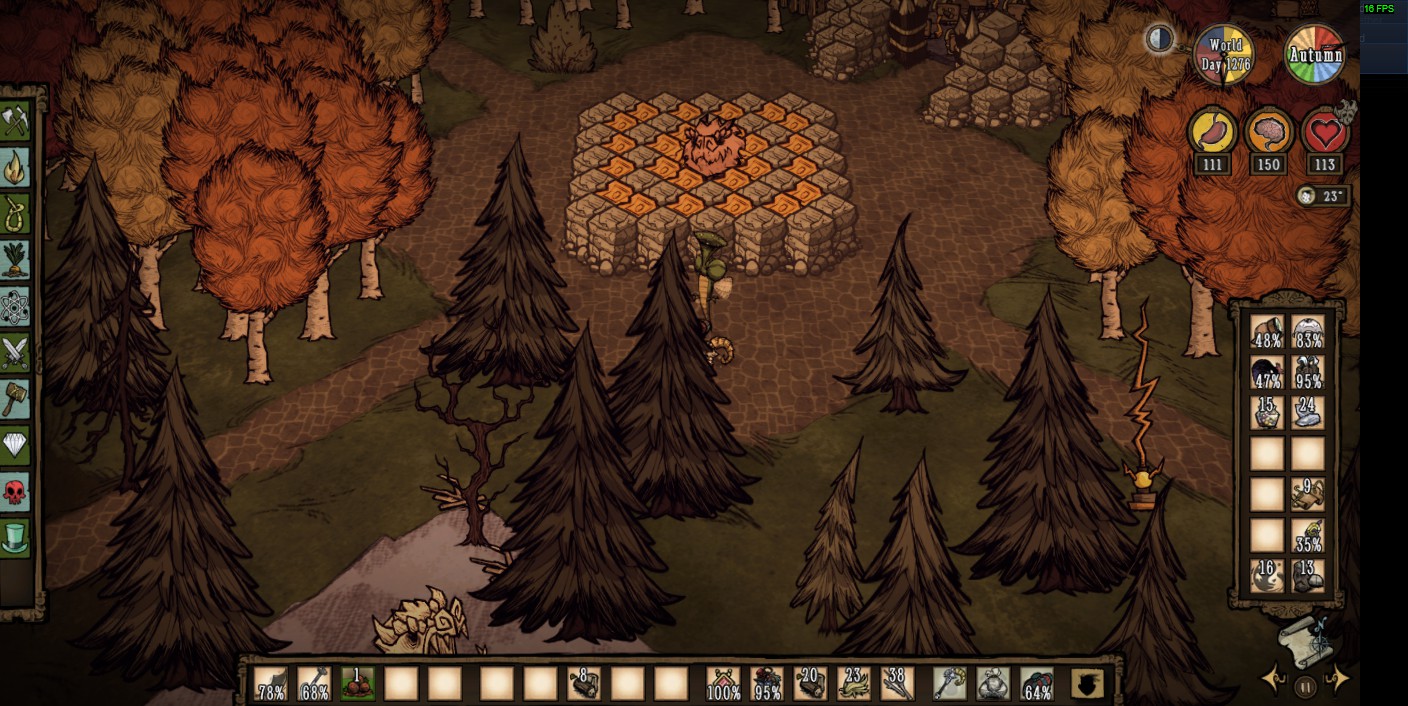
Task: Switch to the Dress top hat crafting tab
Action: pos(16,538)
